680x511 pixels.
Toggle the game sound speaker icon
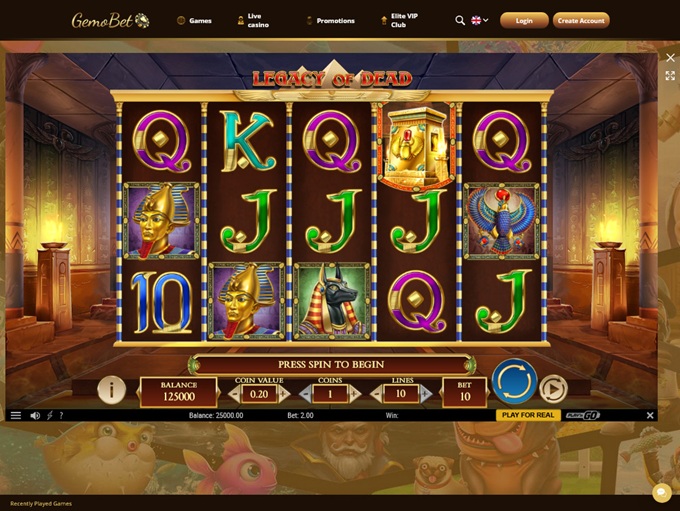click(35, 415)
